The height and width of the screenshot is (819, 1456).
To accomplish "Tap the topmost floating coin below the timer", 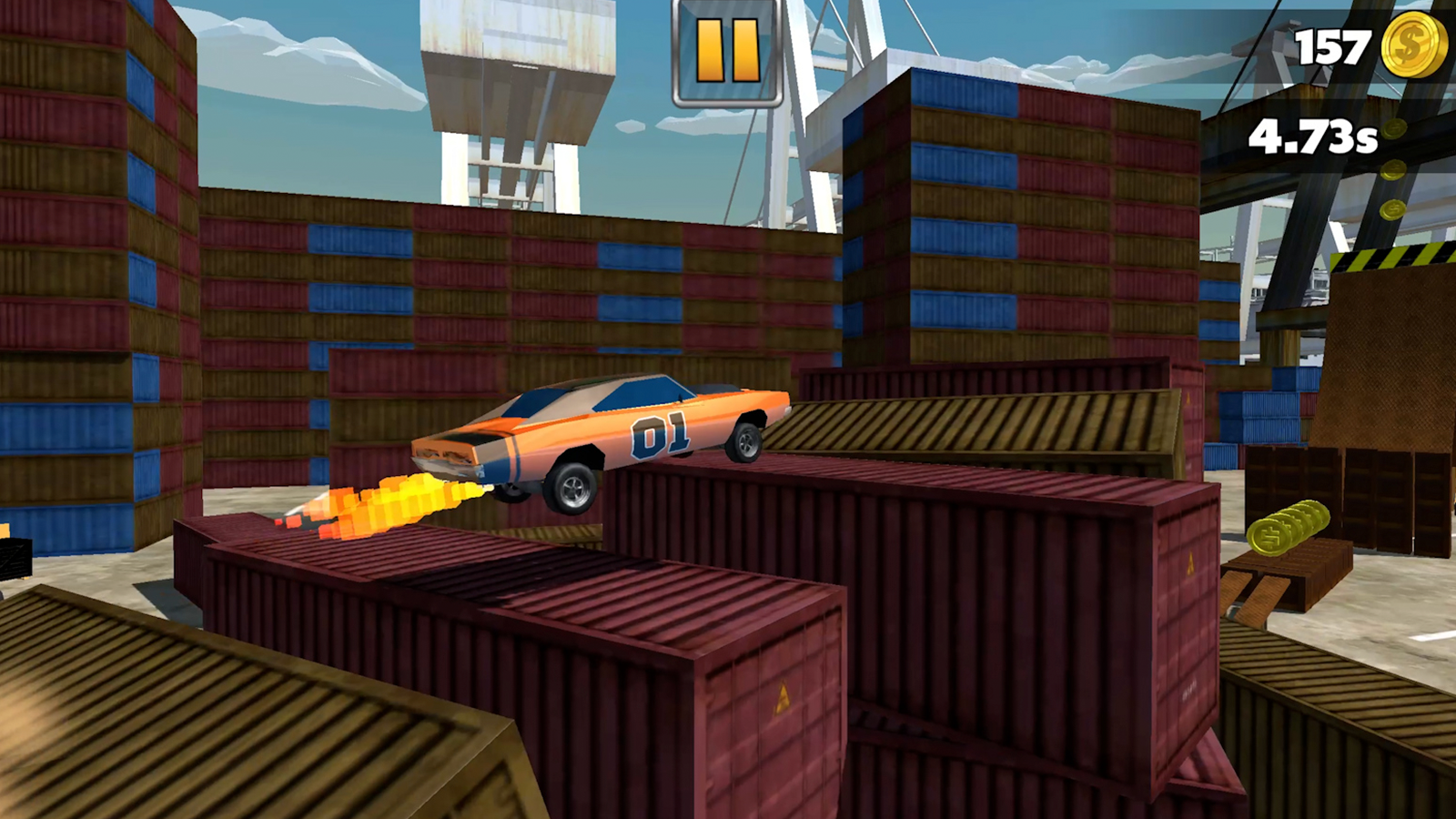I will [x=1394, y=128].
